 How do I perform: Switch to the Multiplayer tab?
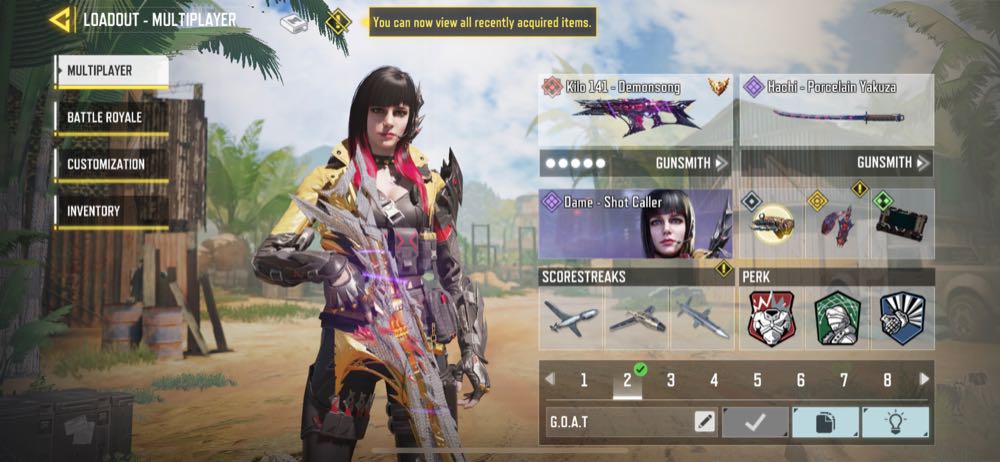[x=111, y=71]
